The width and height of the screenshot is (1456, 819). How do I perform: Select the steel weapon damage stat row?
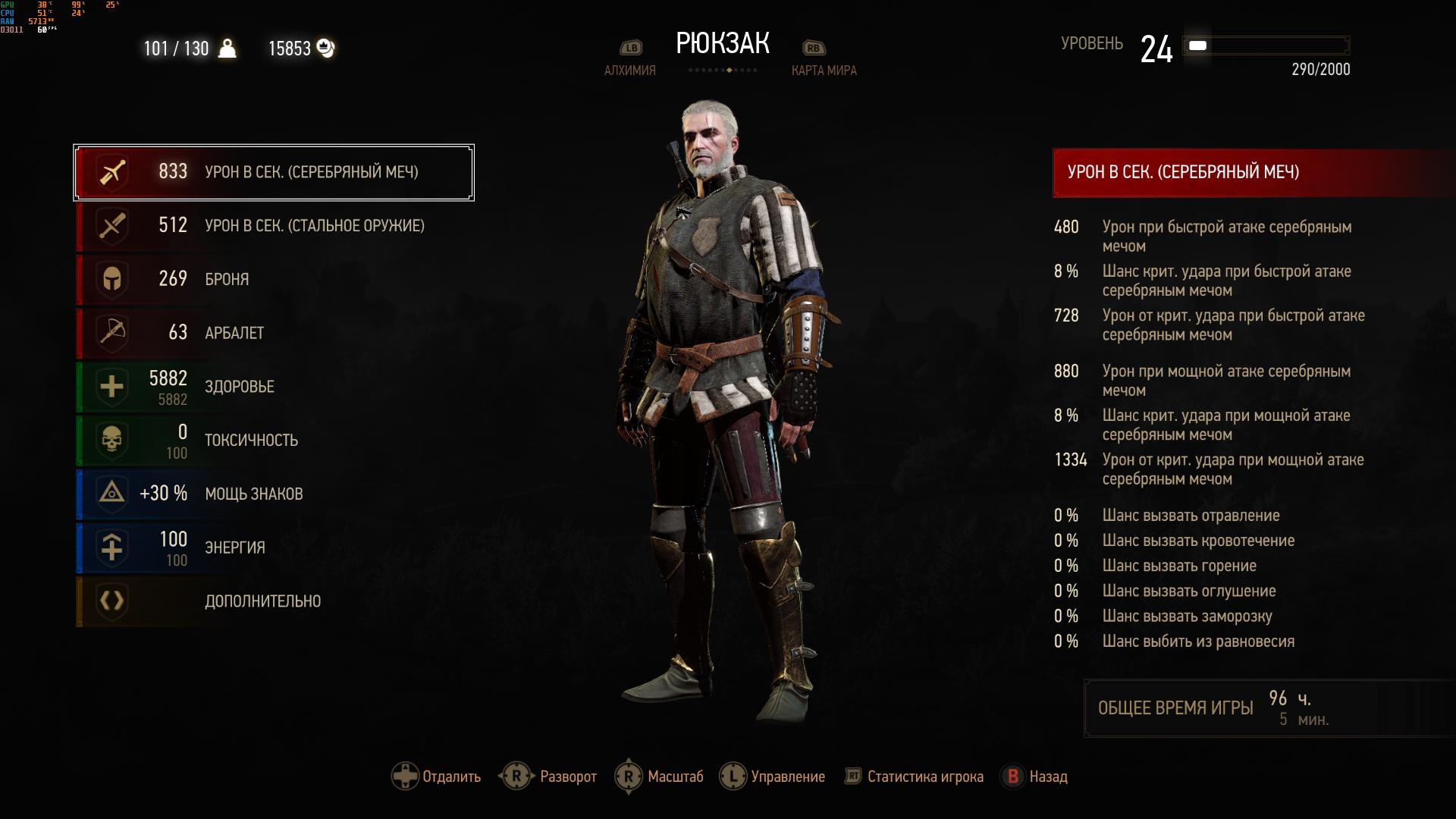[273, 226]
